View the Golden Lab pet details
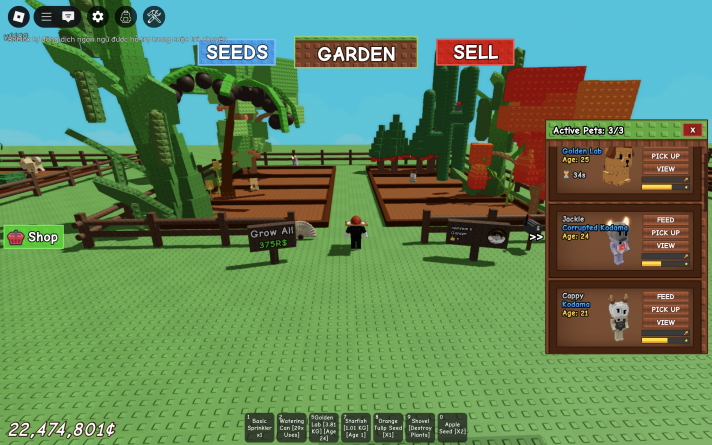This screenshot has width=712, height=445. 665,169
